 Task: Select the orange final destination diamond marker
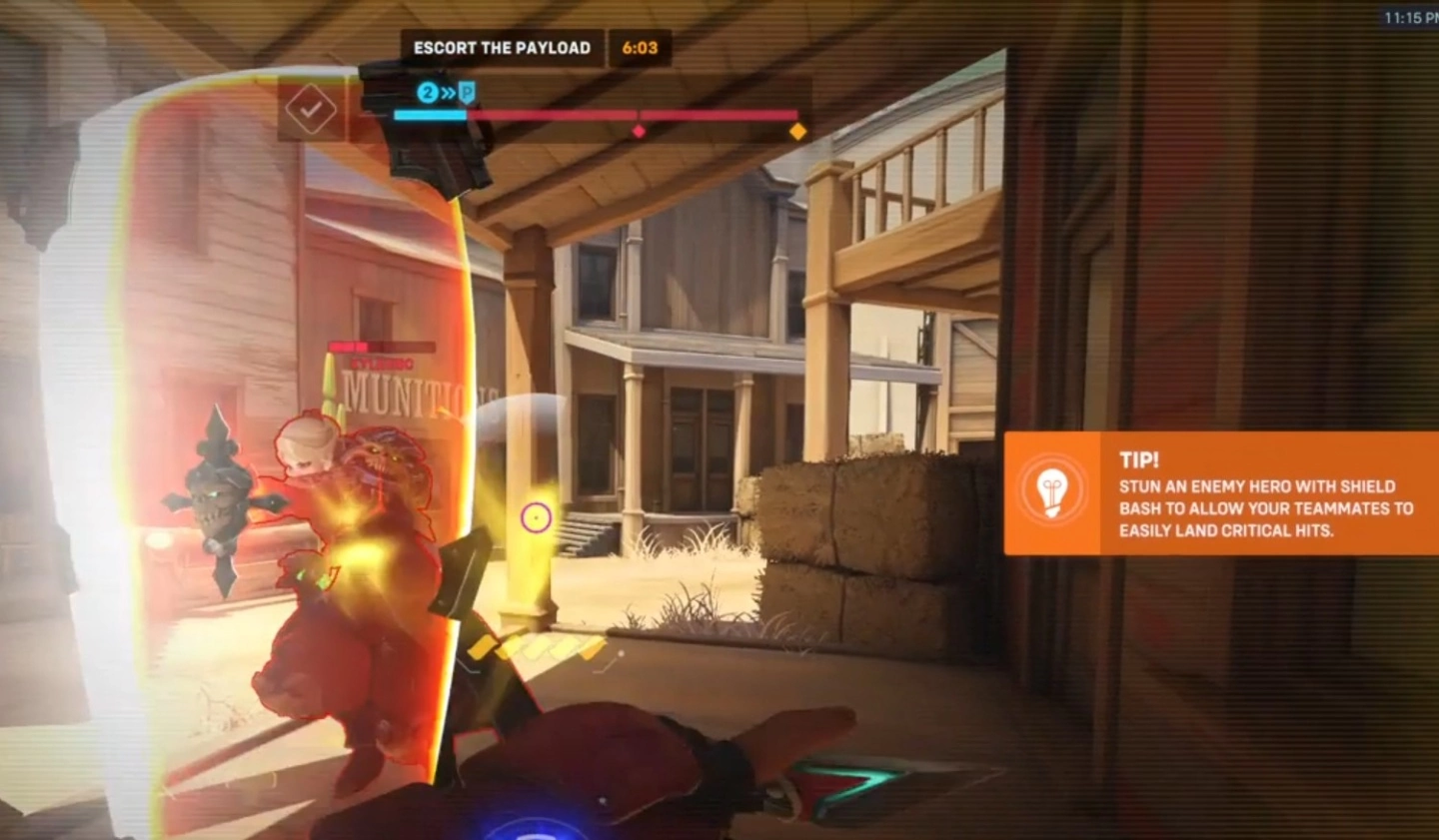coord(797,131)
